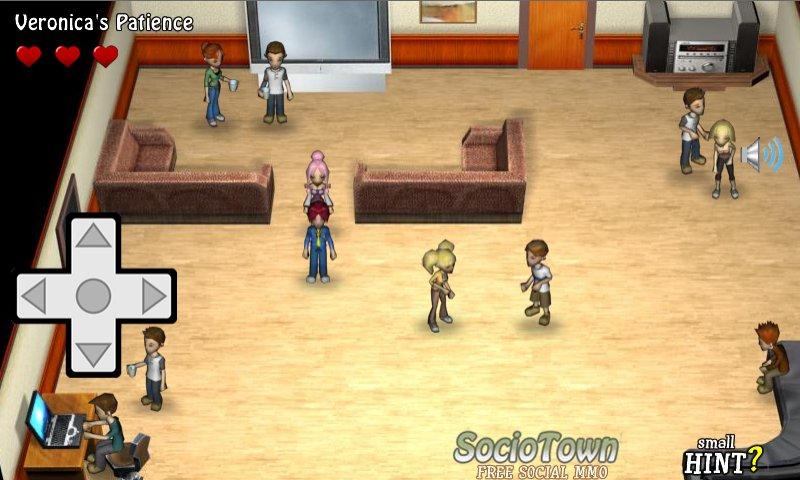Tap the D-pad center circle
The image size is (800, 480).
pos(94,296)
